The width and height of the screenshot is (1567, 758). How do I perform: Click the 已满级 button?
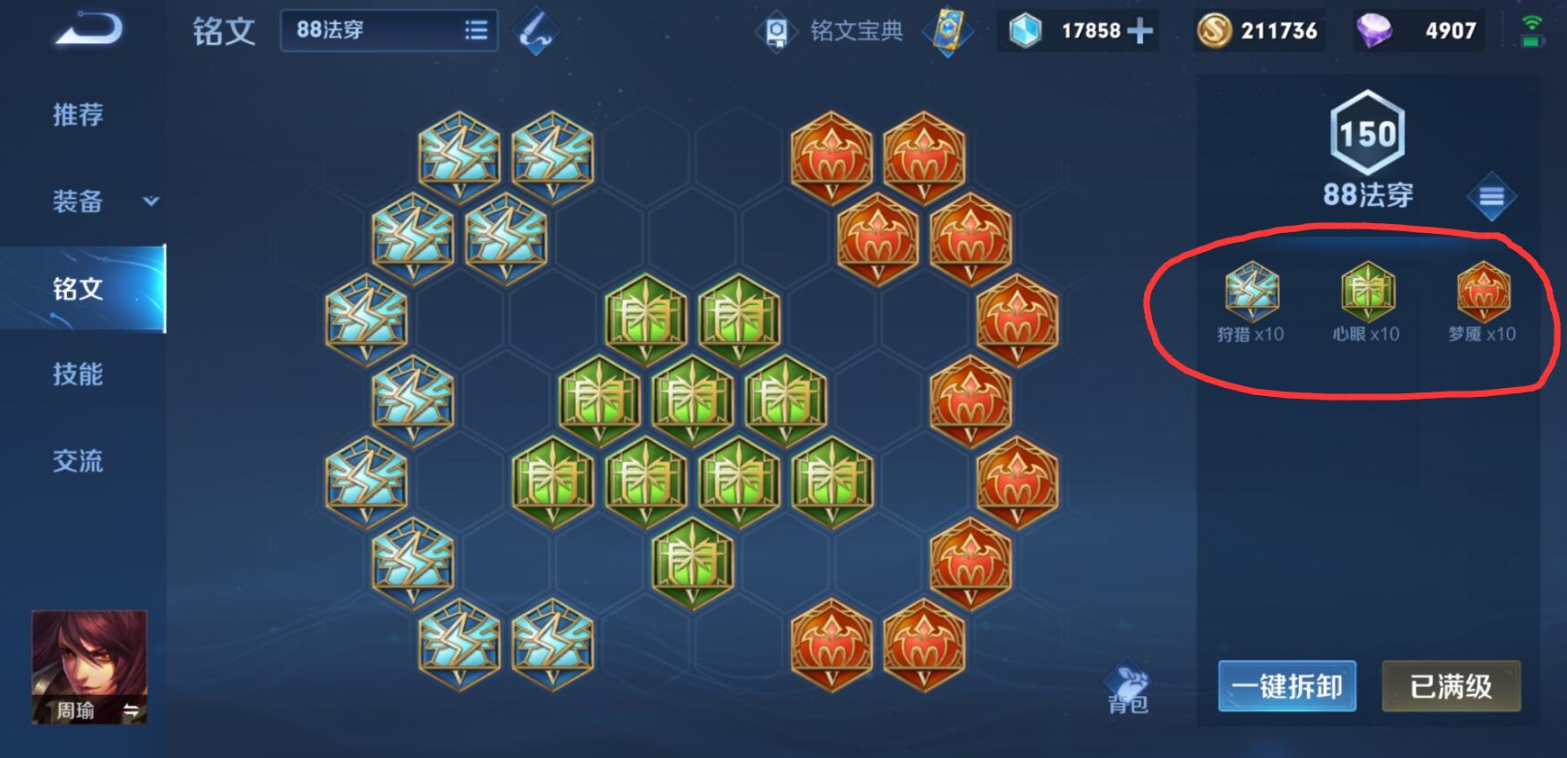[x=1451, y=687]
